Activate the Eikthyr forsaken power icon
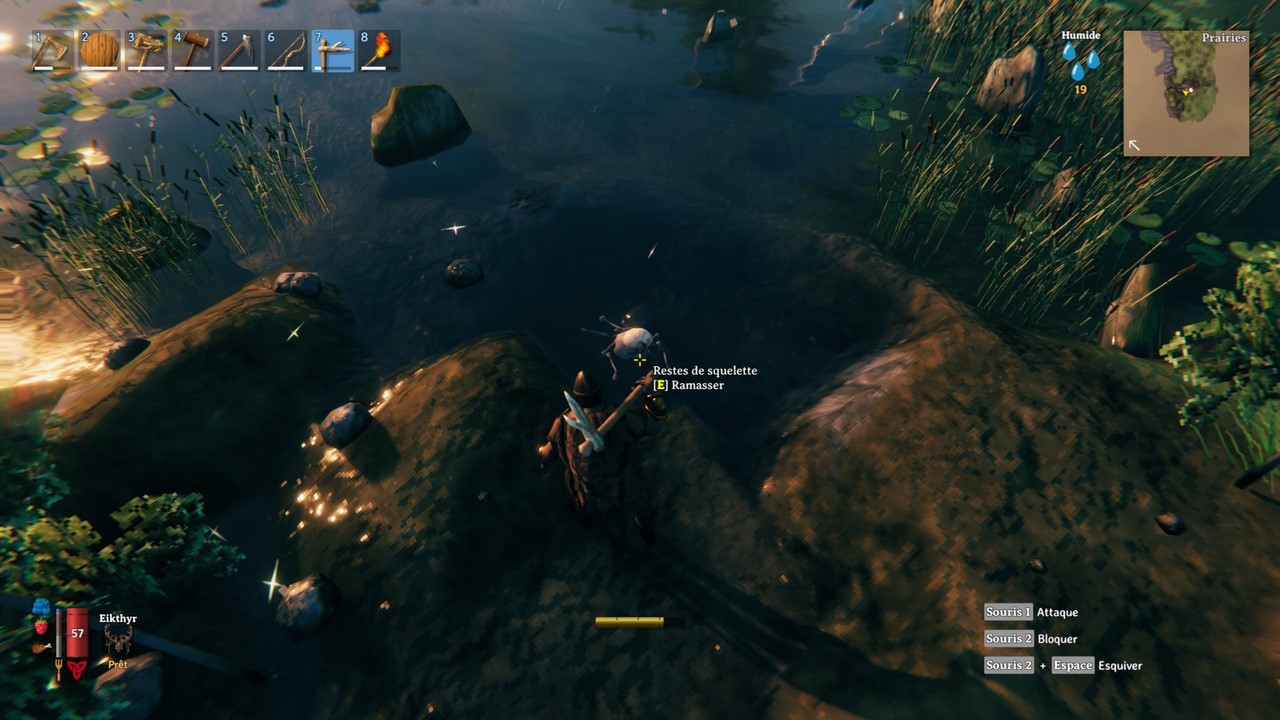The width and height of the screenshot is (1280, 720). (x=119, y=637)
